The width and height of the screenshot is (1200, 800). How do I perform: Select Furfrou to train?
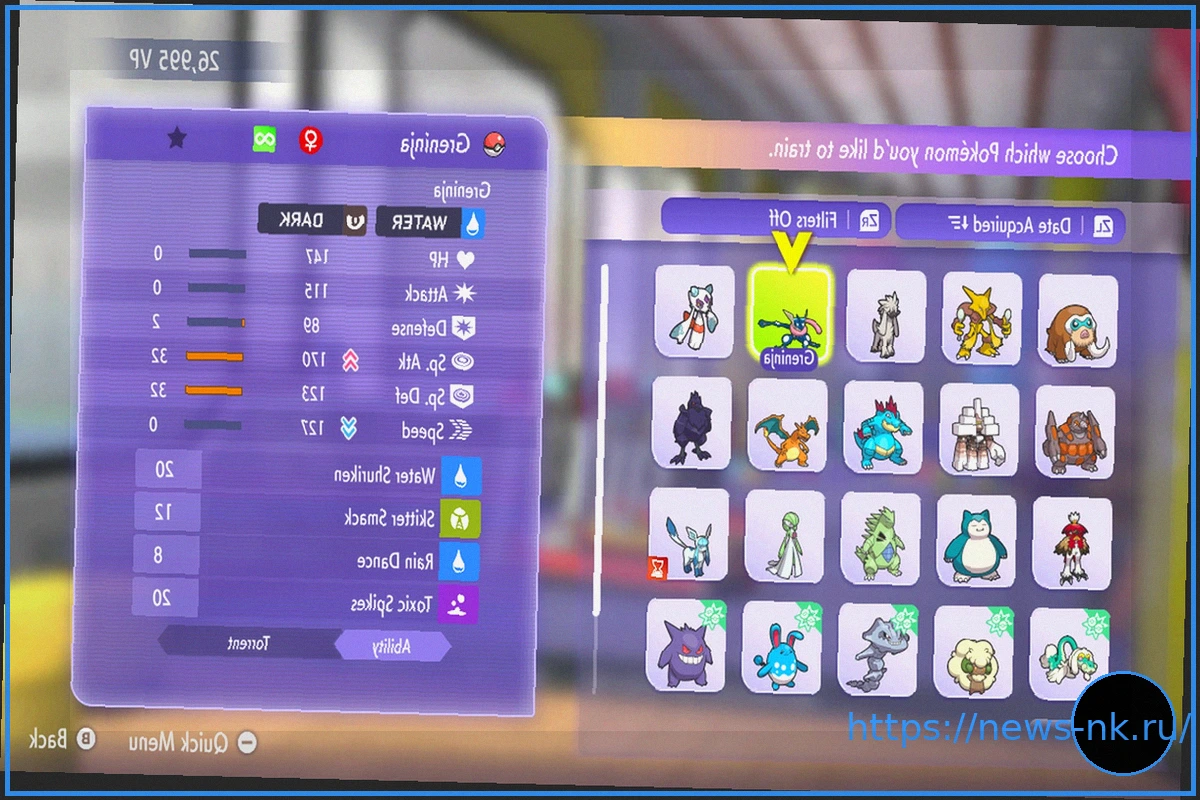coord(885,315)
